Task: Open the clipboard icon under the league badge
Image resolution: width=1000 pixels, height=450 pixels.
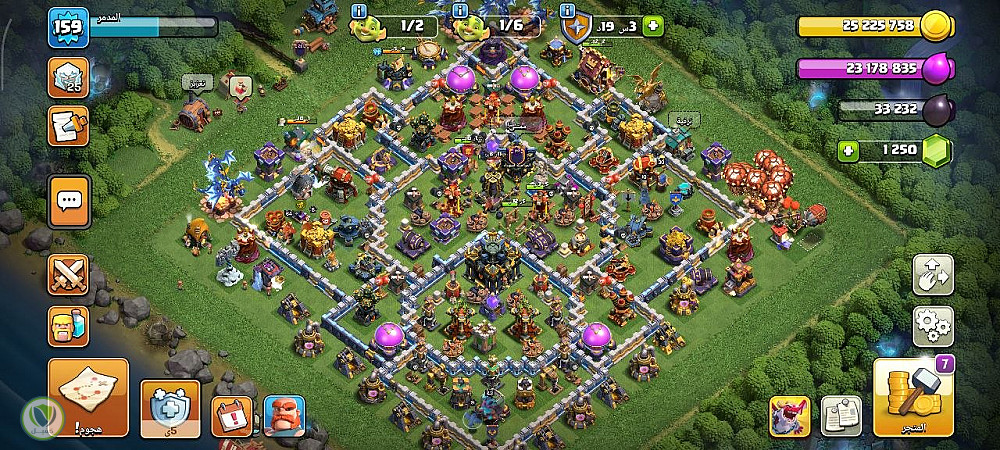Action: (69, 127)
